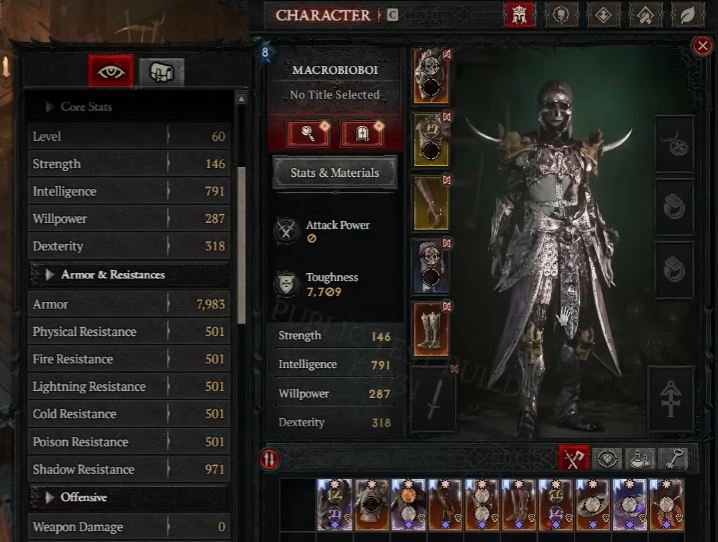The width and height of the screenshot is (718, 542).
Task: Select the equipped gloves slot
Action: [x=431, y=203]
